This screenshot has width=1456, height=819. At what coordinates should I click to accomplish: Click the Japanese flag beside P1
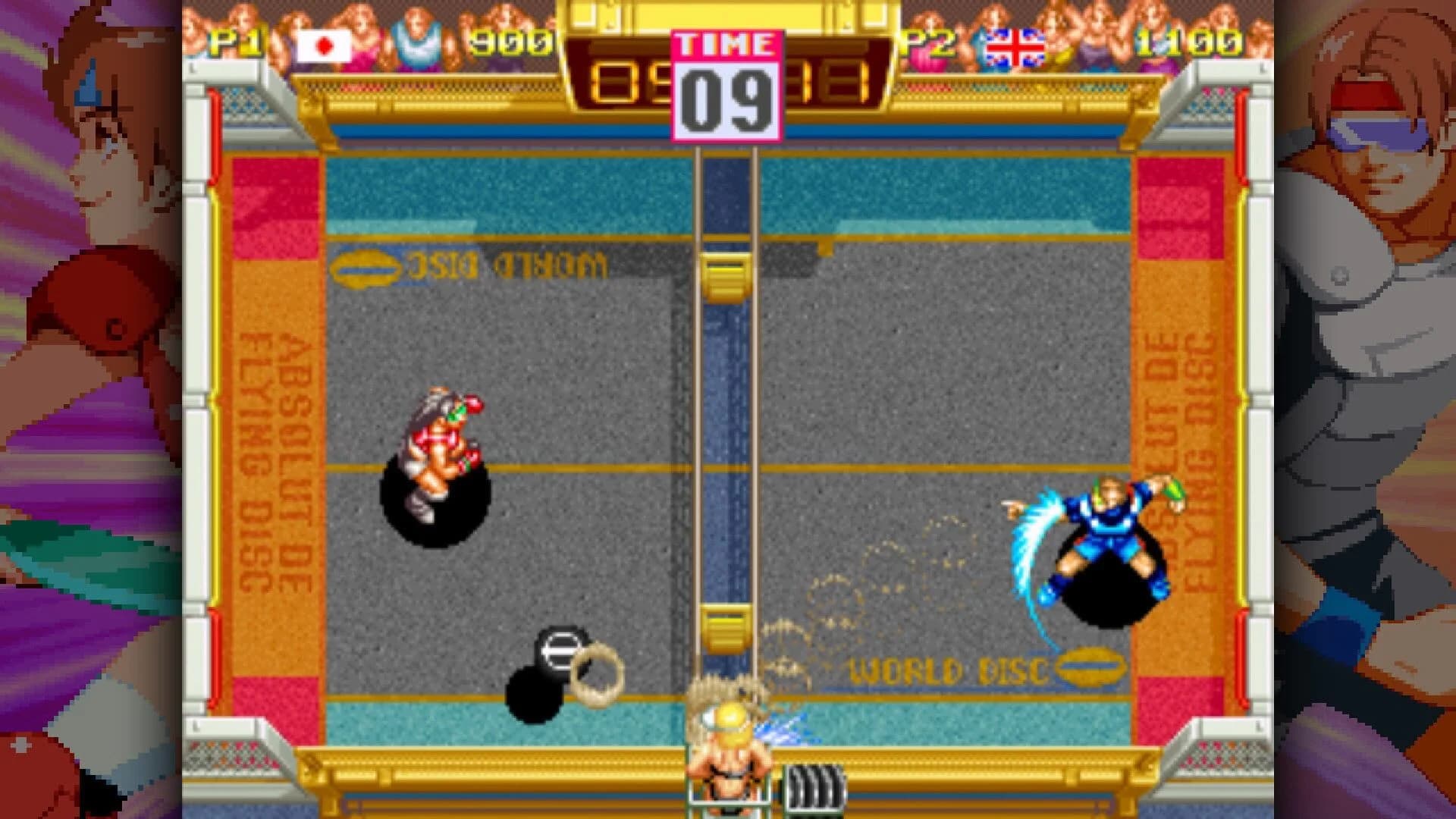pyautogui.click(x=325, y=45)
